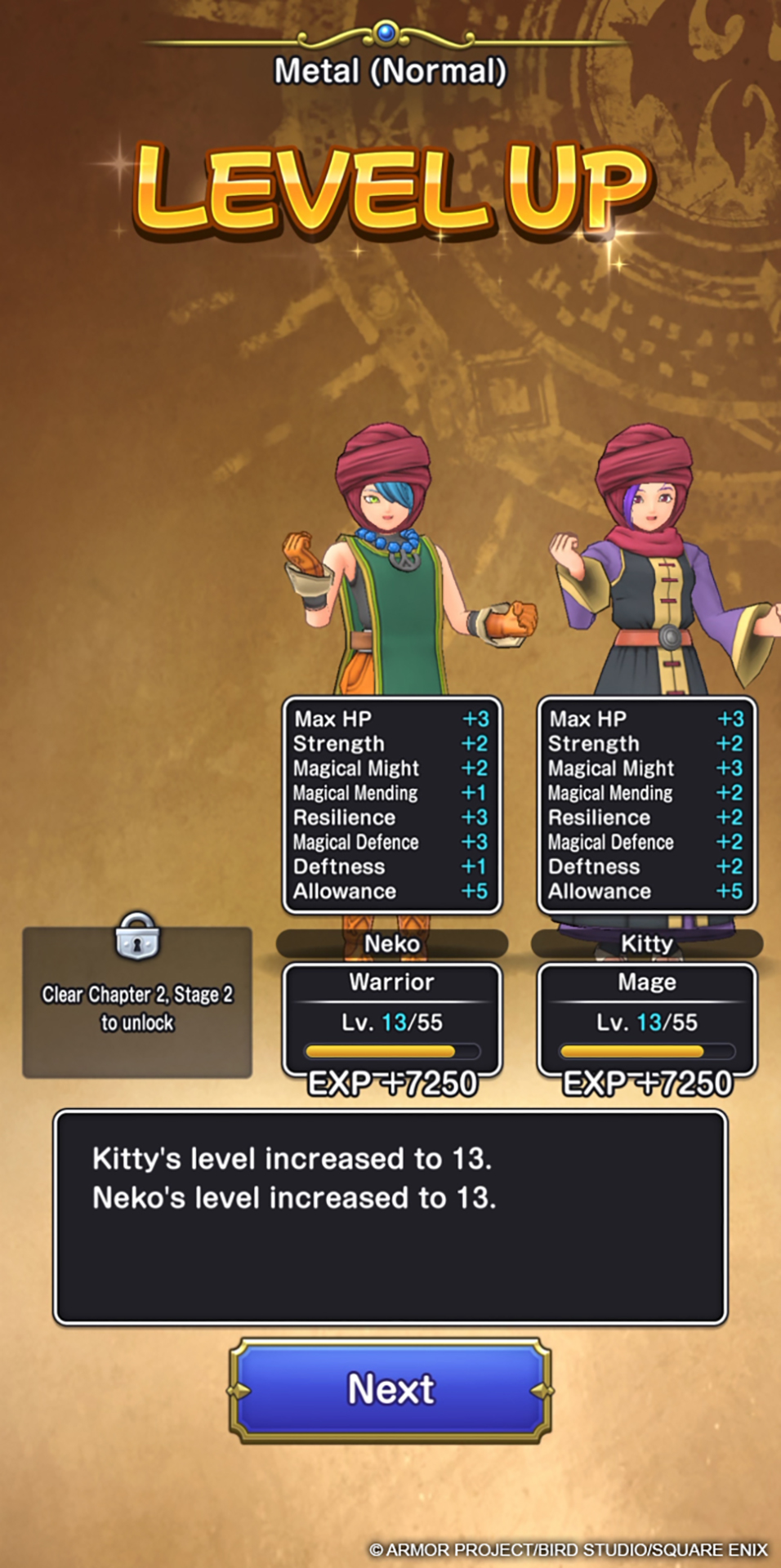Click the blue Next button
The image size is (781, 1568).
tap(390, 1389)
